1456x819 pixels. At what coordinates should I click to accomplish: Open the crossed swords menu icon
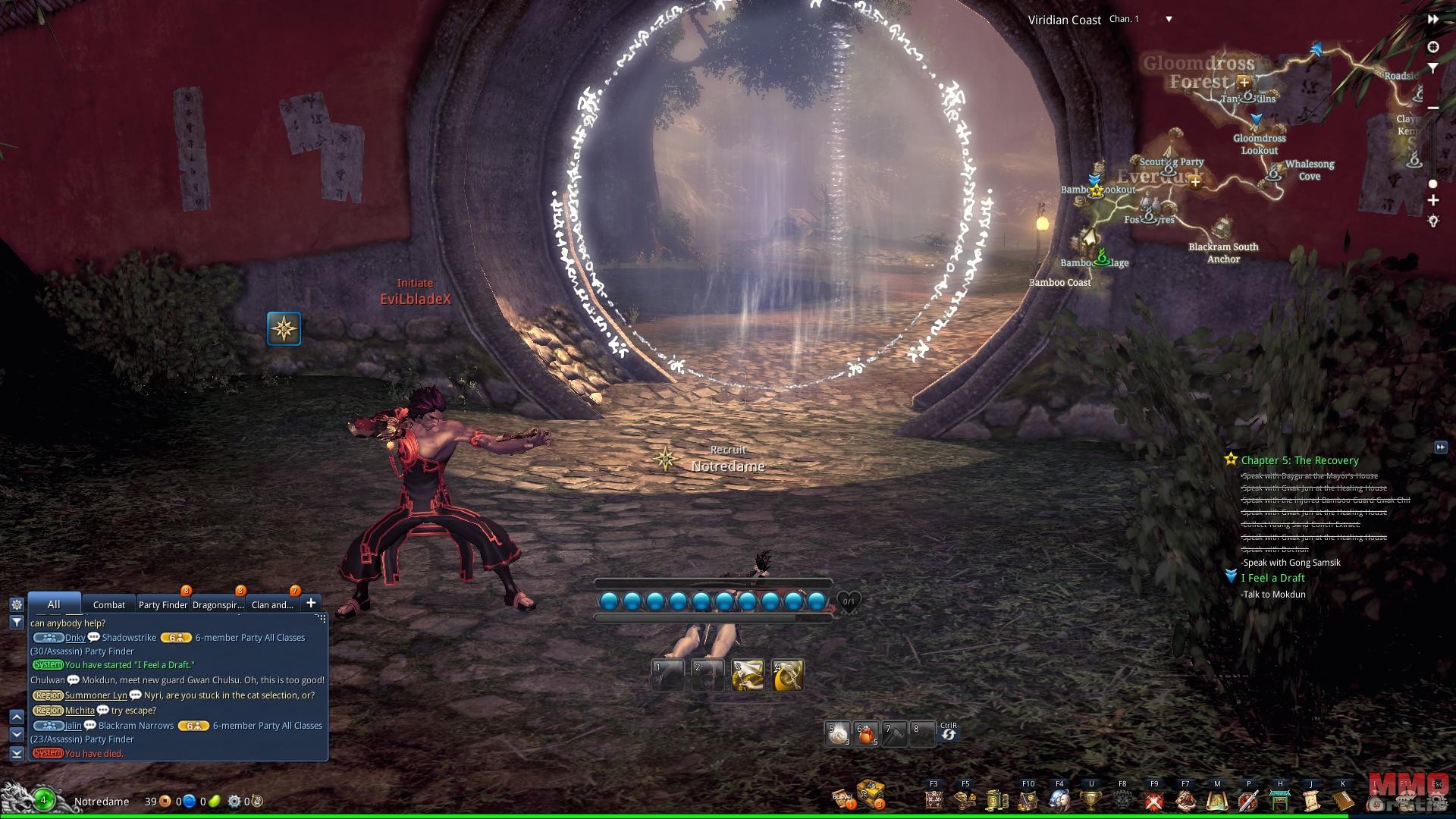[1153, 800]
